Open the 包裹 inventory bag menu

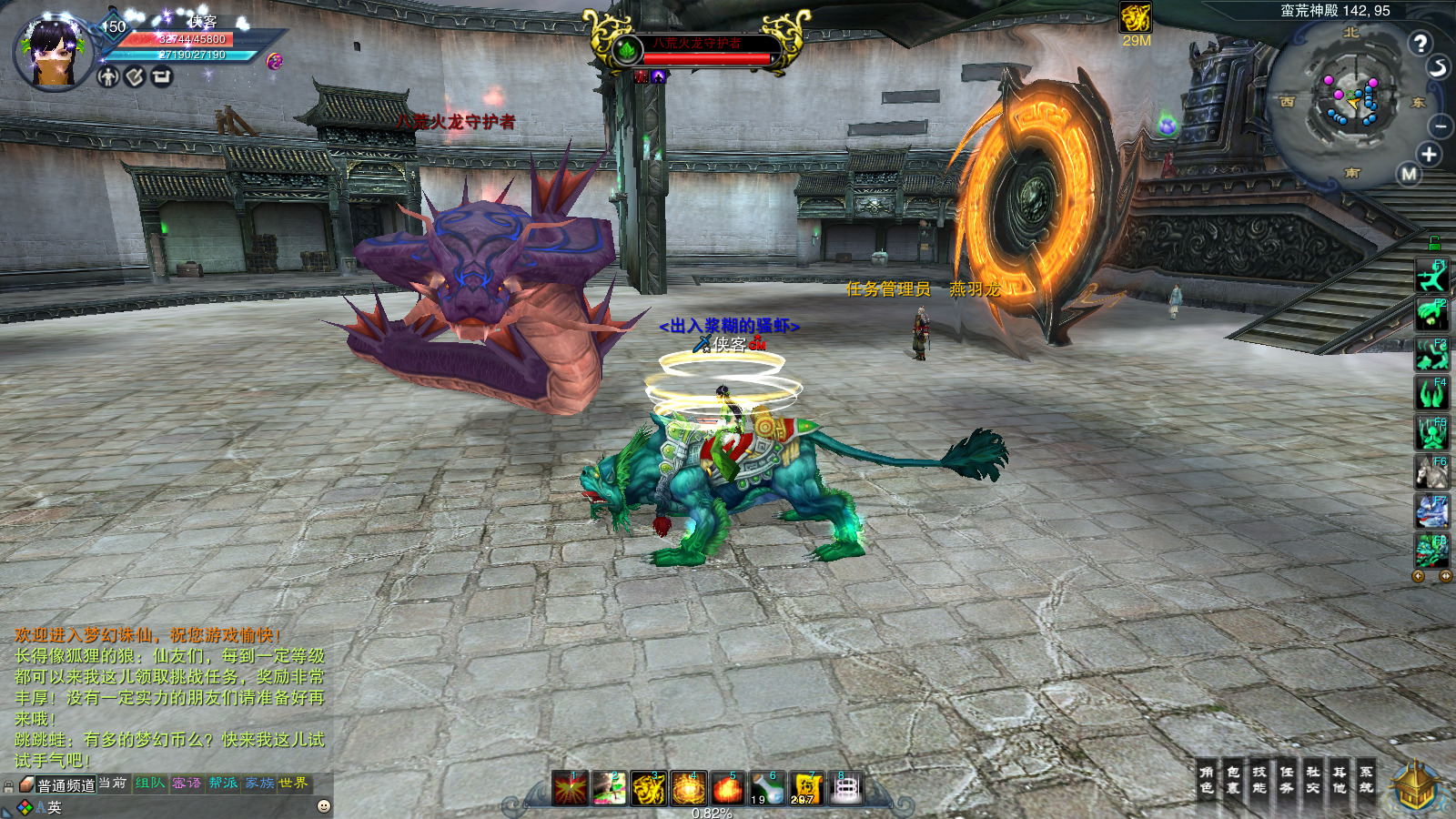tap(1233, 780)
